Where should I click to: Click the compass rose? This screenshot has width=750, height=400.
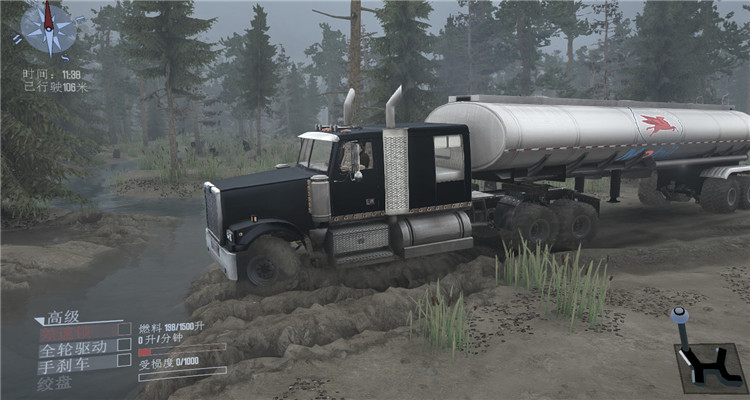pyautogui.click(x=47, y=29)
